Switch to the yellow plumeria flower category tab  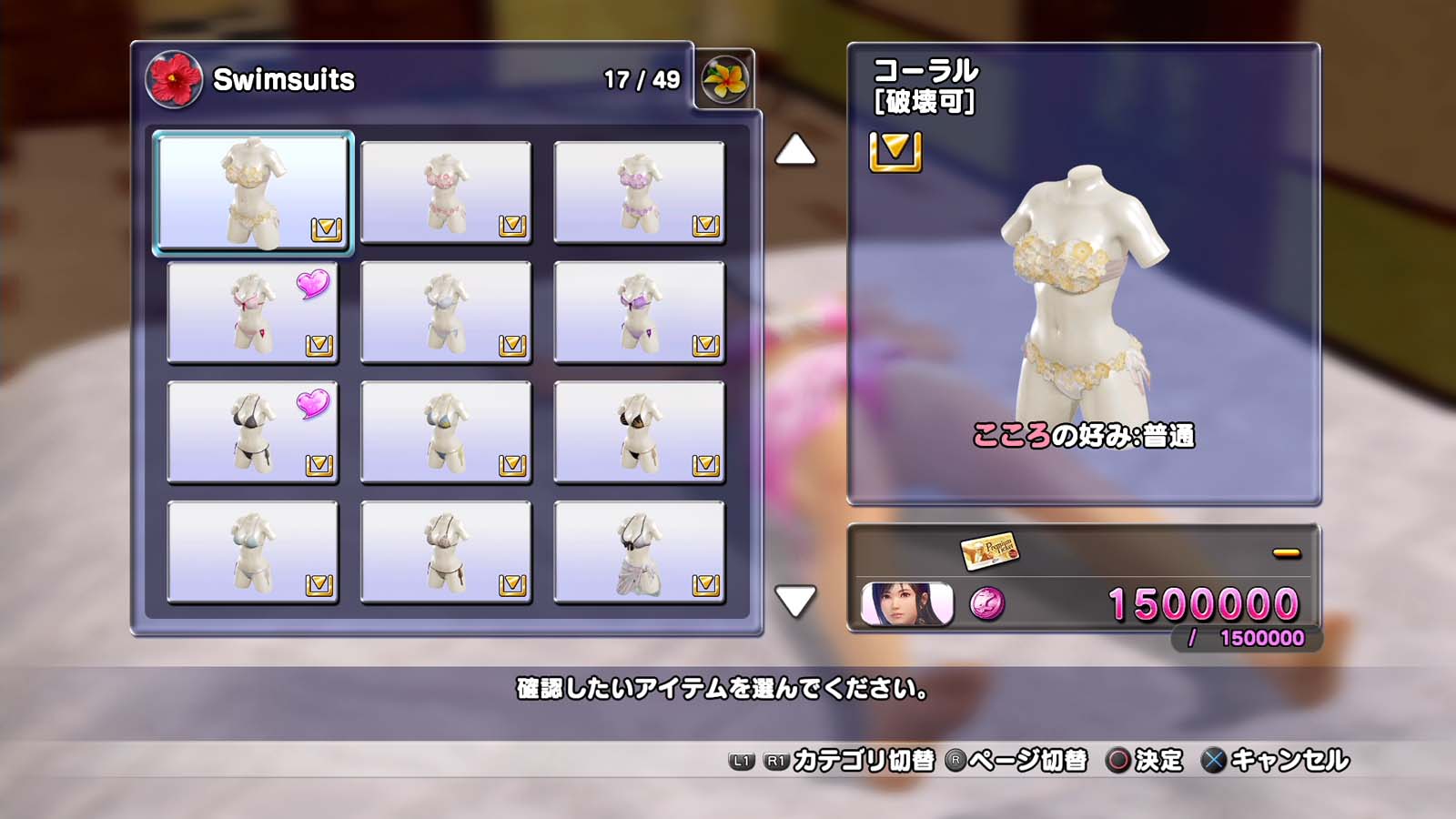(724, 79)
